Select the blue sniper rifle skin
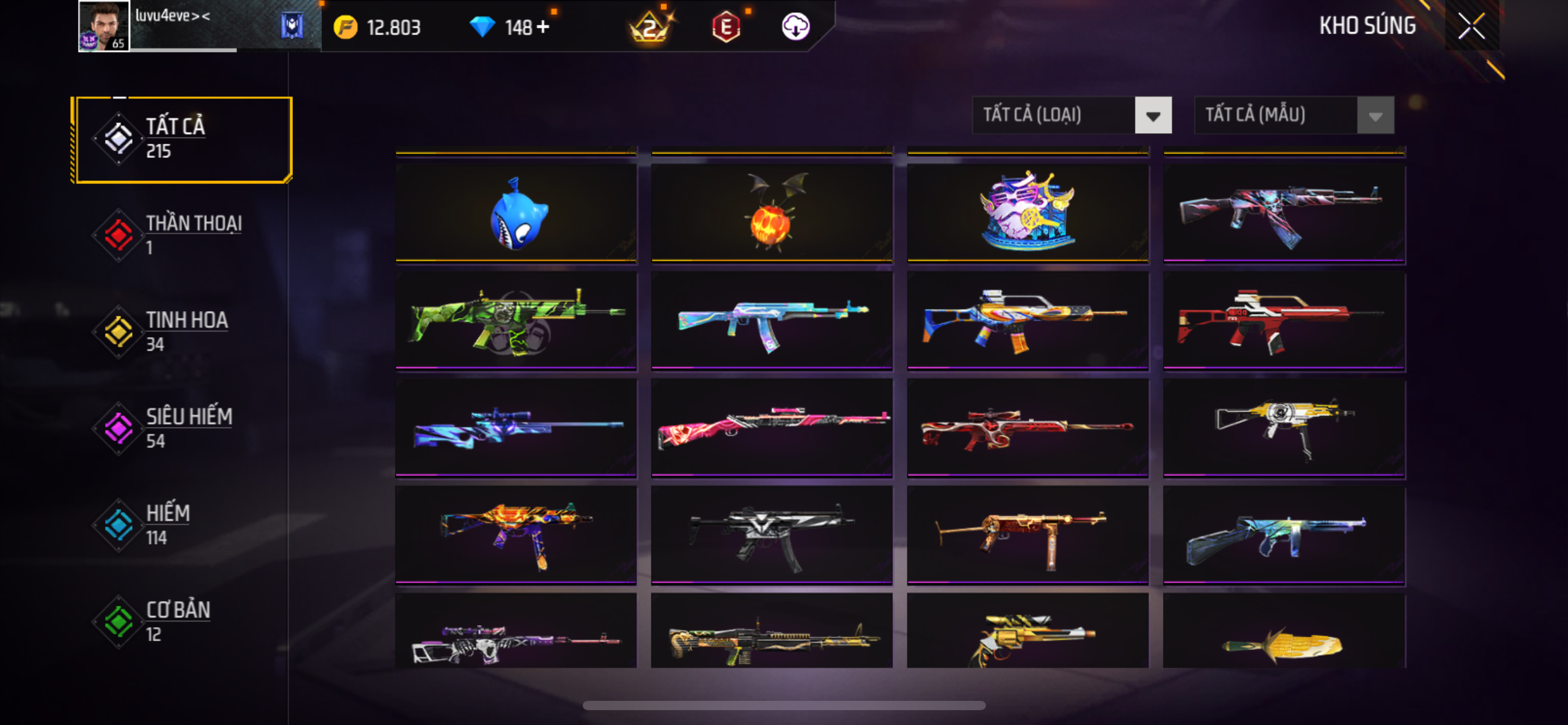The image size is (1568, 725). point(516,428)
